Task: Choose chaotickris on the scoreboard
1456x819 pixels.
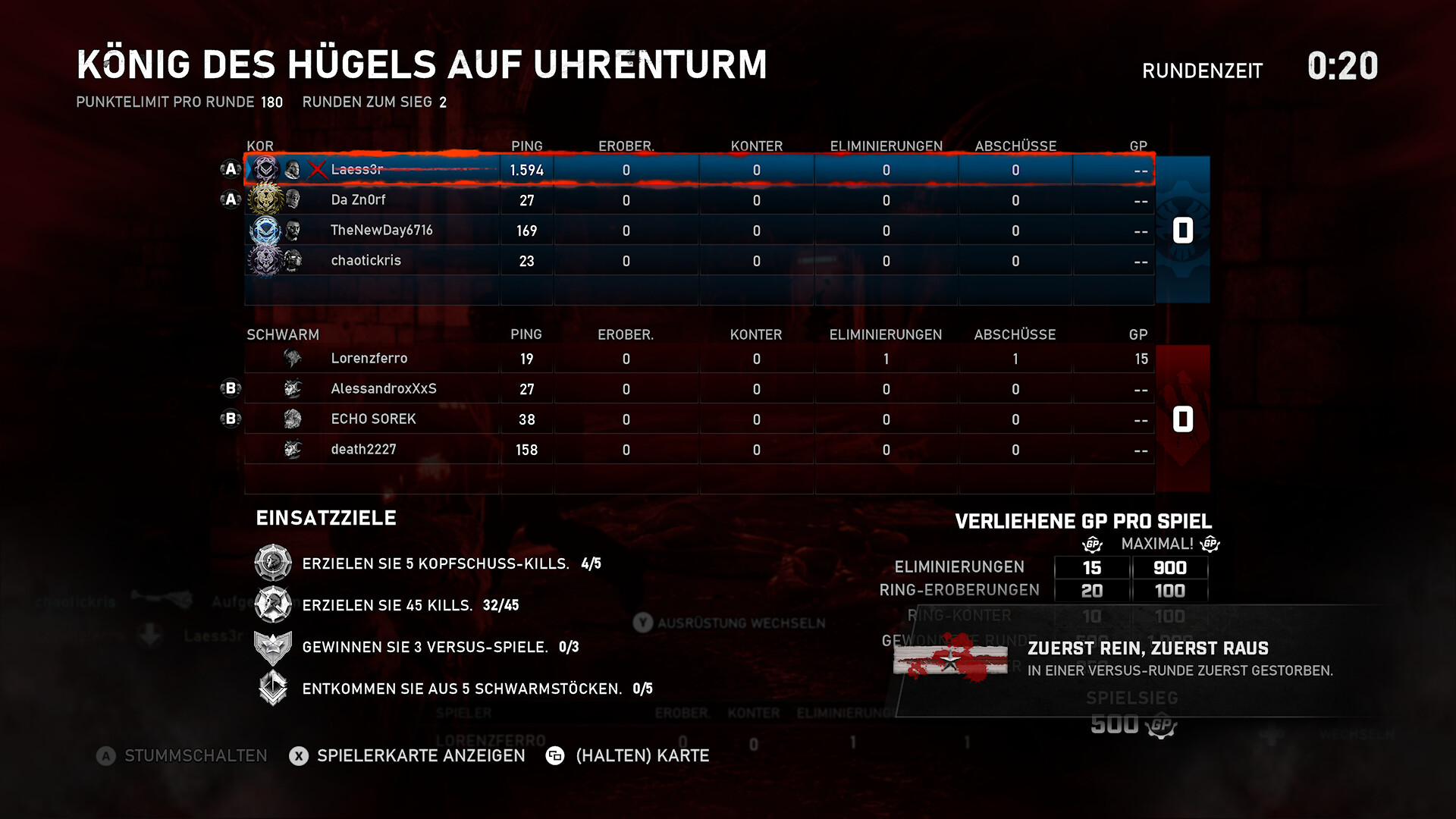Action: point(366,261)
